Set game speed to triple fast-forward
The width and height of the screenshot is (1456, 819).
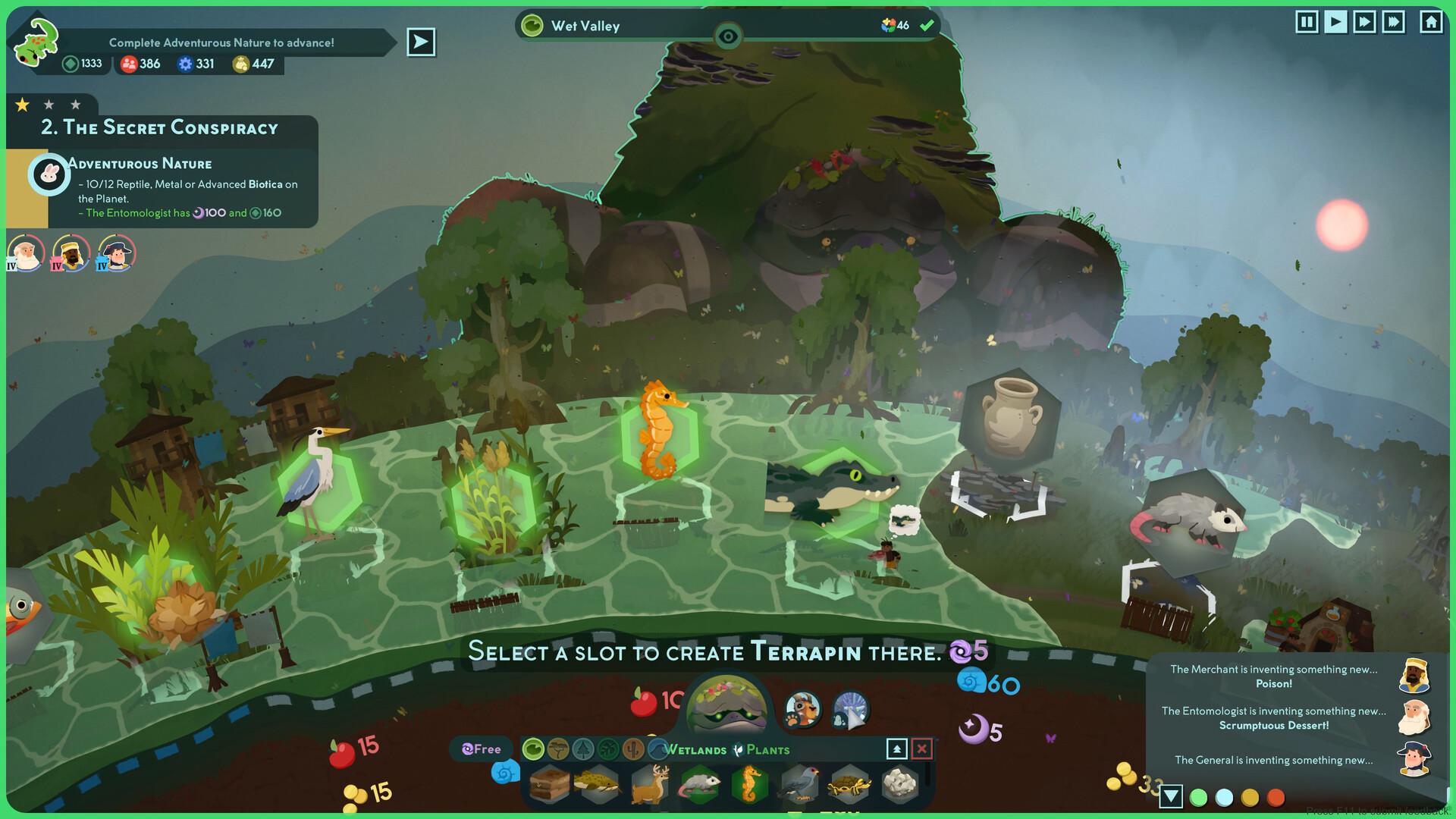[1394, 22]
